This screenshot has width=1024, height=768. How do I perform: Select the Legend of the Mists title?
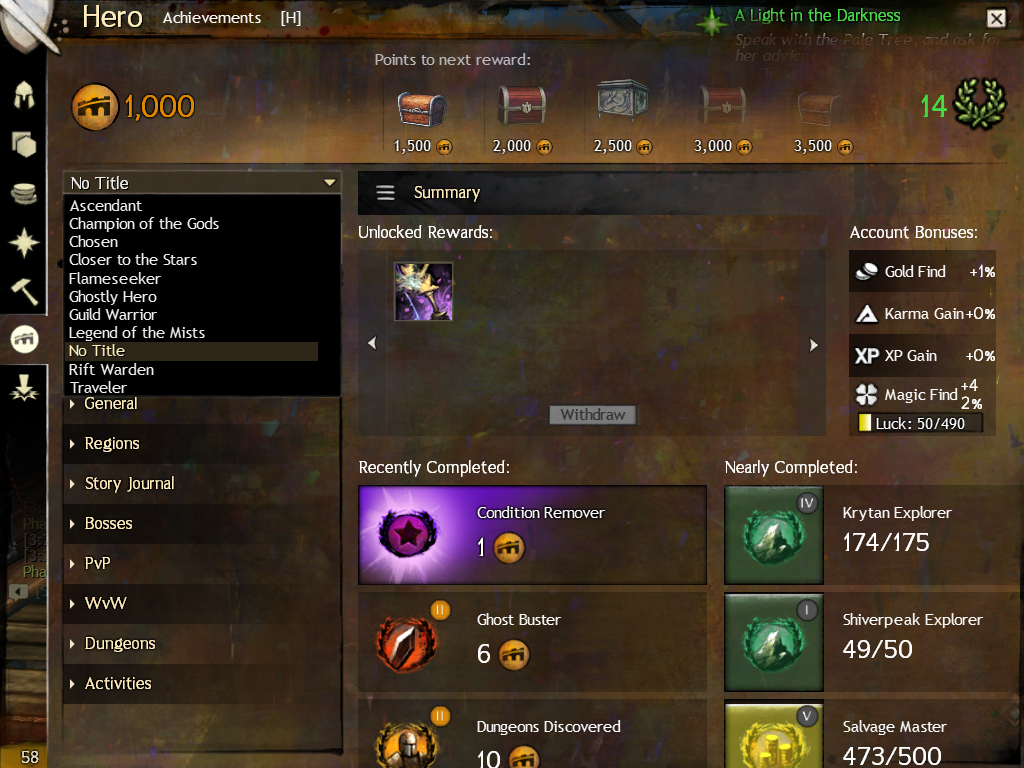[137, 333]
